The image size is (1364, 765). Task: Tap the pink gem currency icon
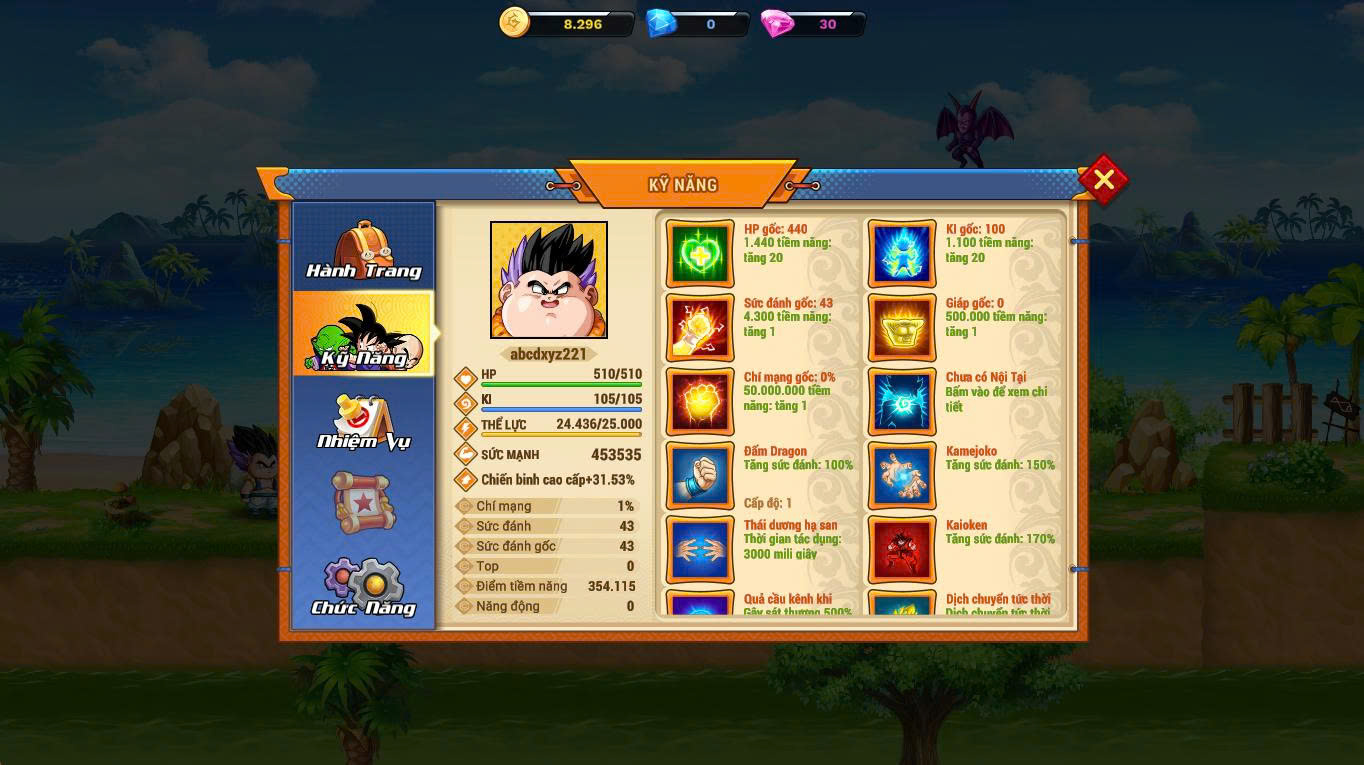(776, 23)
